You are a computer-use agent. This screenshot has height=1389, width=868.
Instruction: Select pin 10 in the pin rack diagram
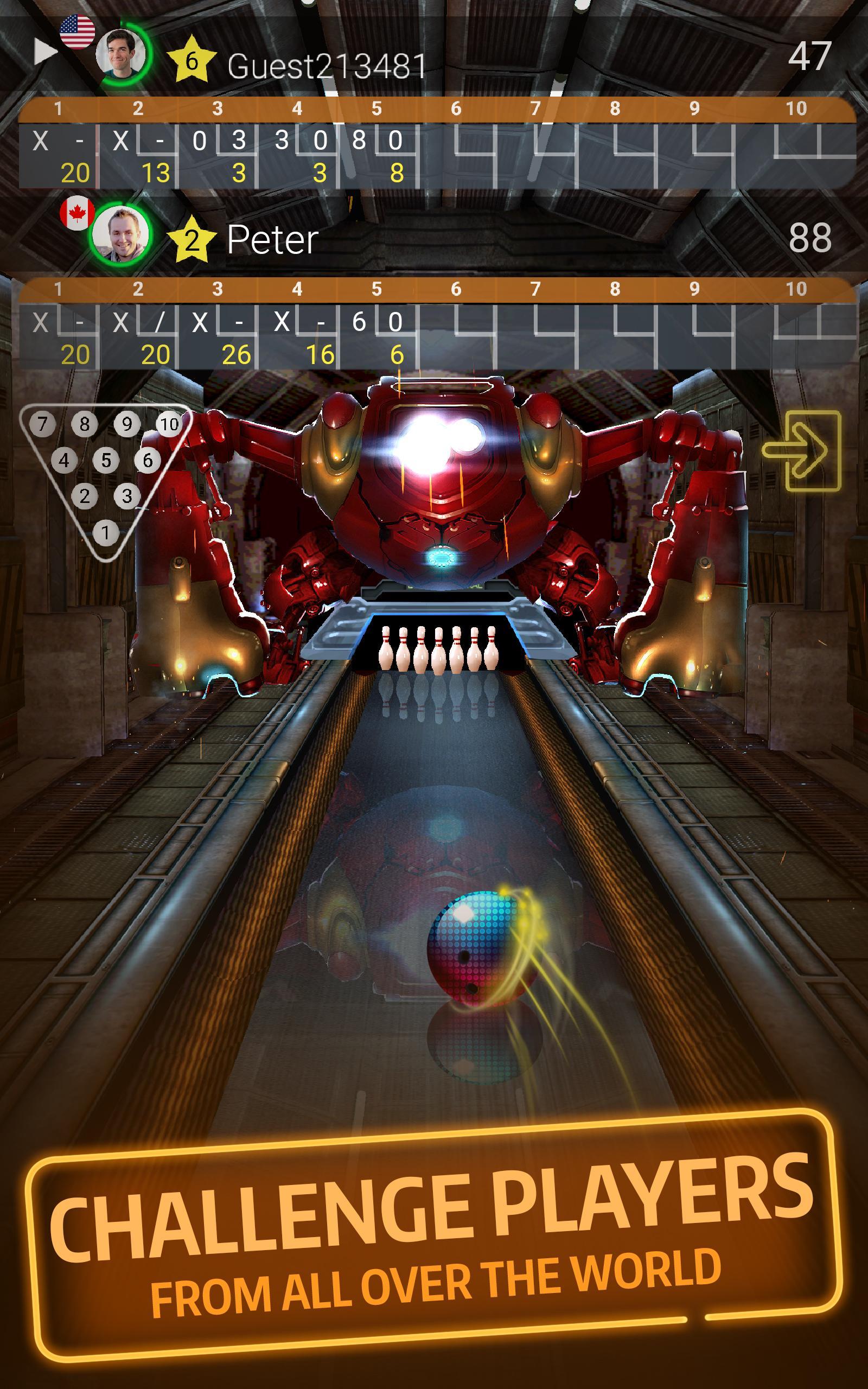169,425
